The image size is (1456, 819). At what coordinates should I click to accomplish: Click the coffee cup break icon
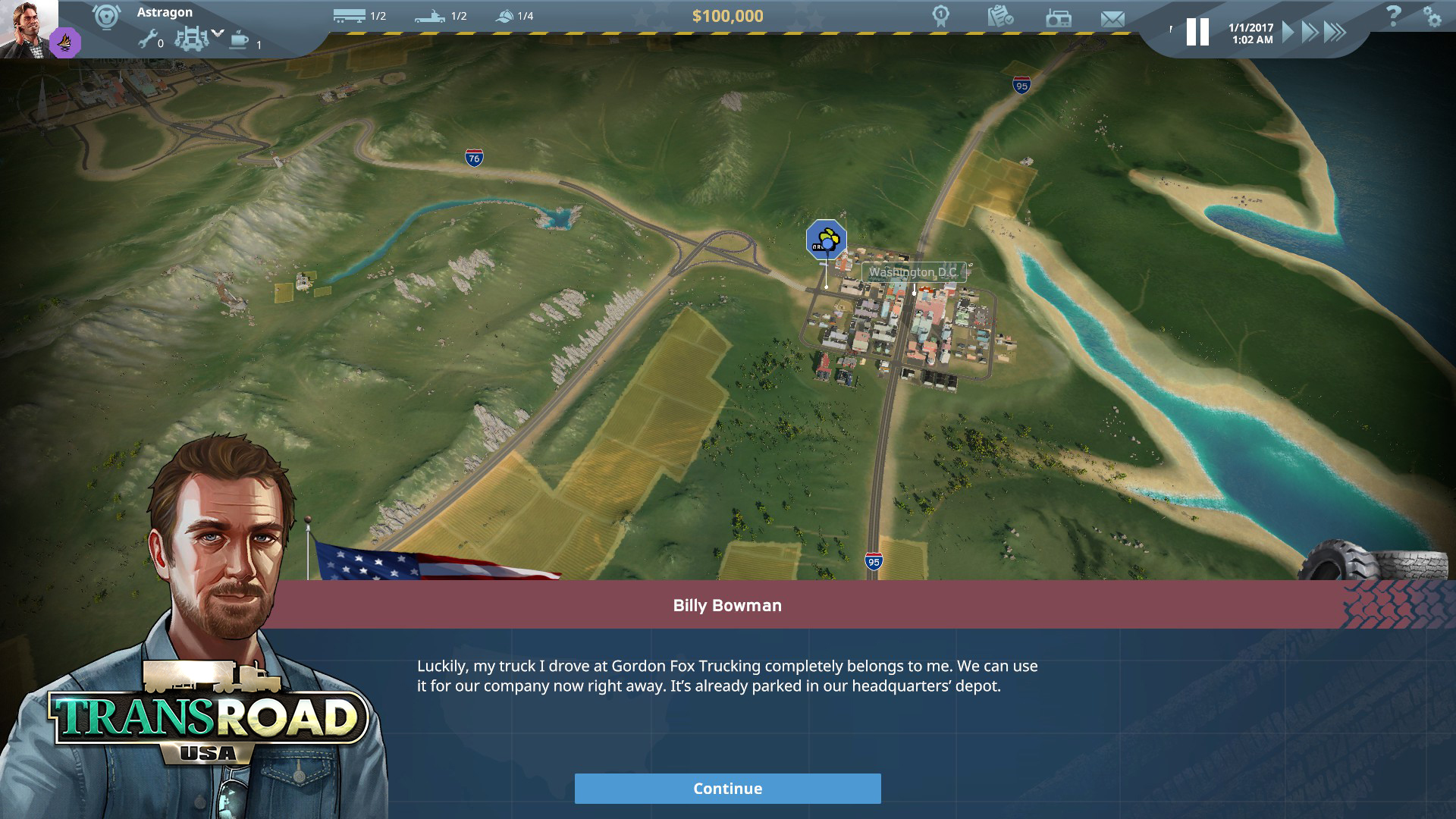coord(239,39)
